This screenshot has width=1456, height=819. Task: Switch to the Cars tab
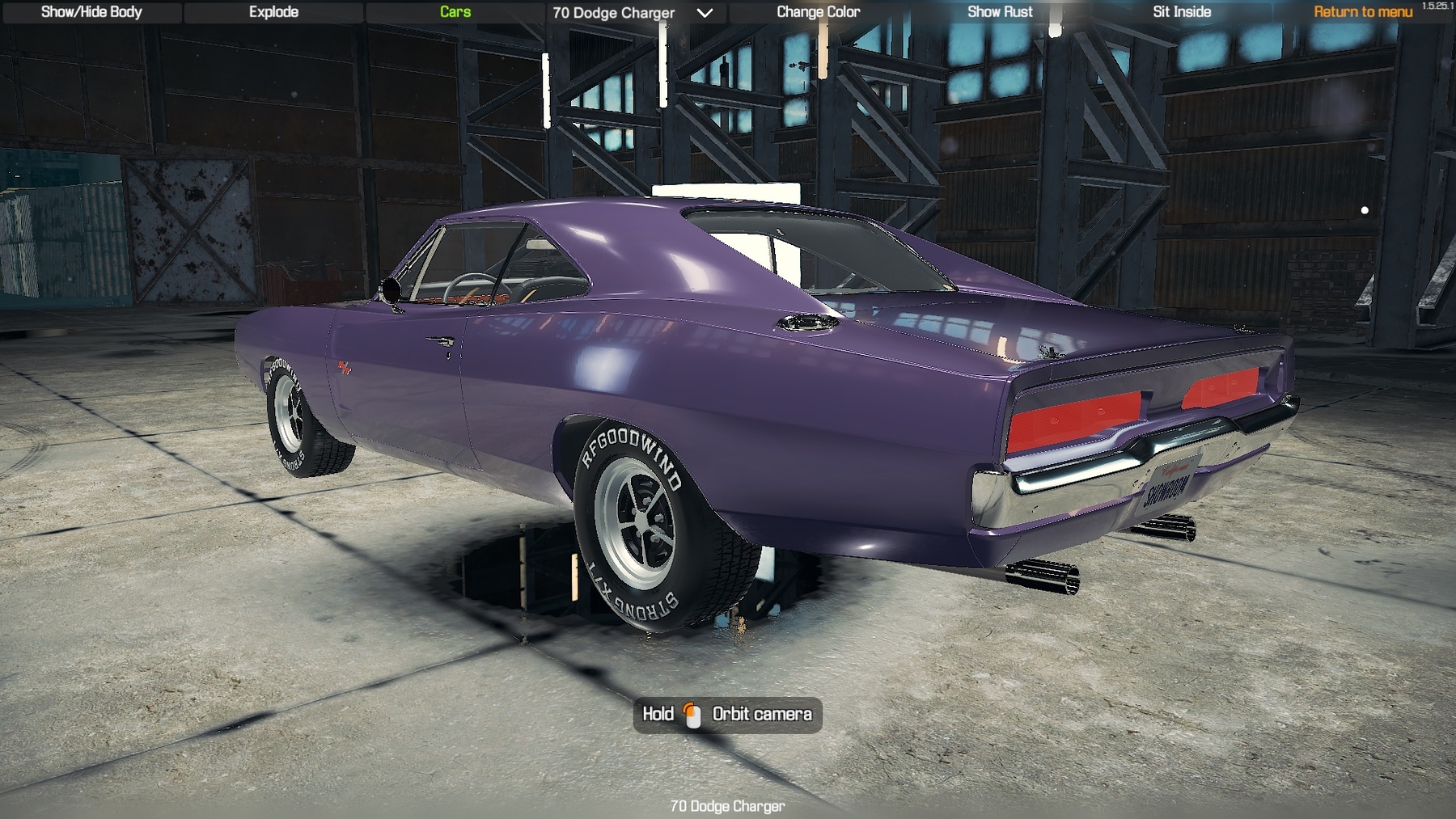coord(455,12)
